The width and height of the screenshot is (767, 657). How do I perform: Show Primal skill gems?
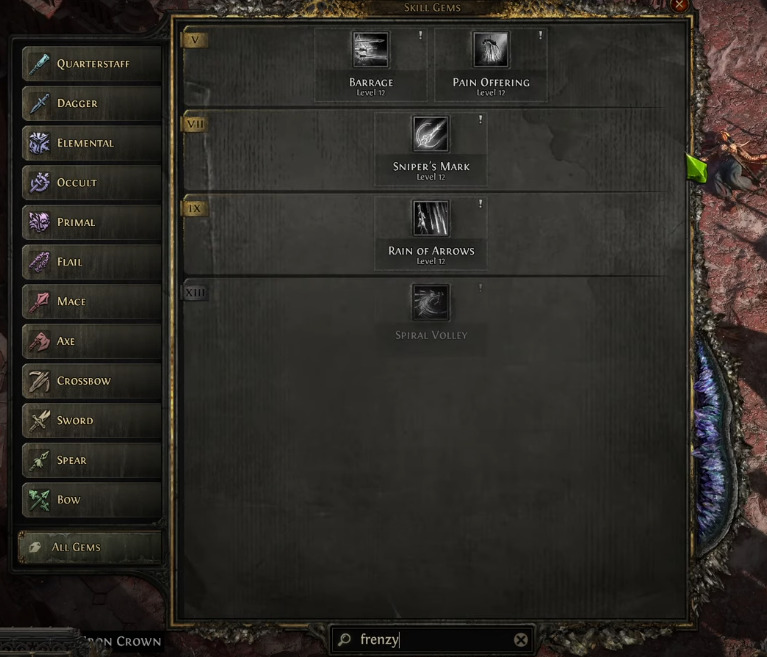[x=91, y=222]
